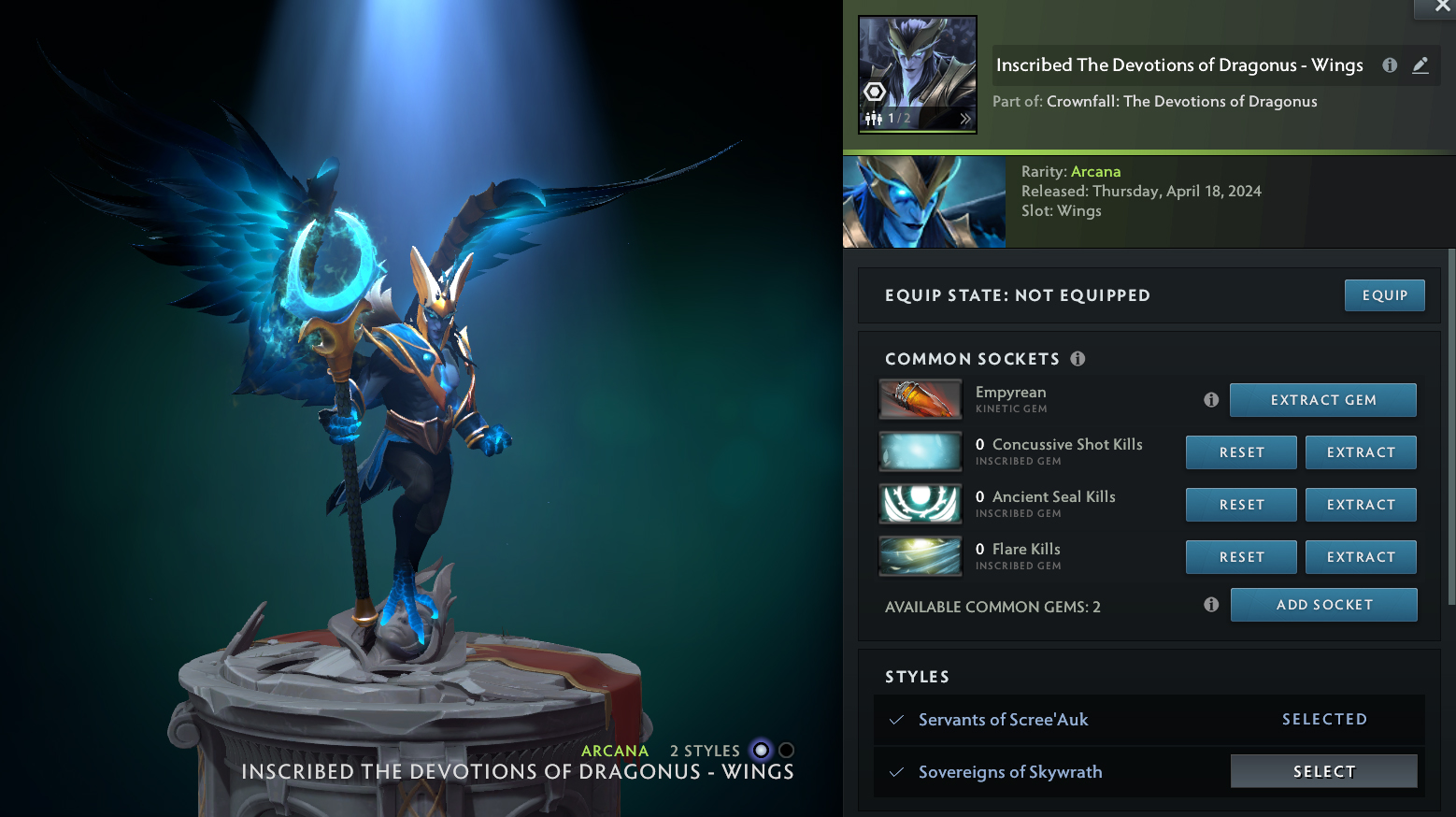1456x817 pixels.
Task: Extract the Concussive Shot Kills gem
Action: [1360, 452]
